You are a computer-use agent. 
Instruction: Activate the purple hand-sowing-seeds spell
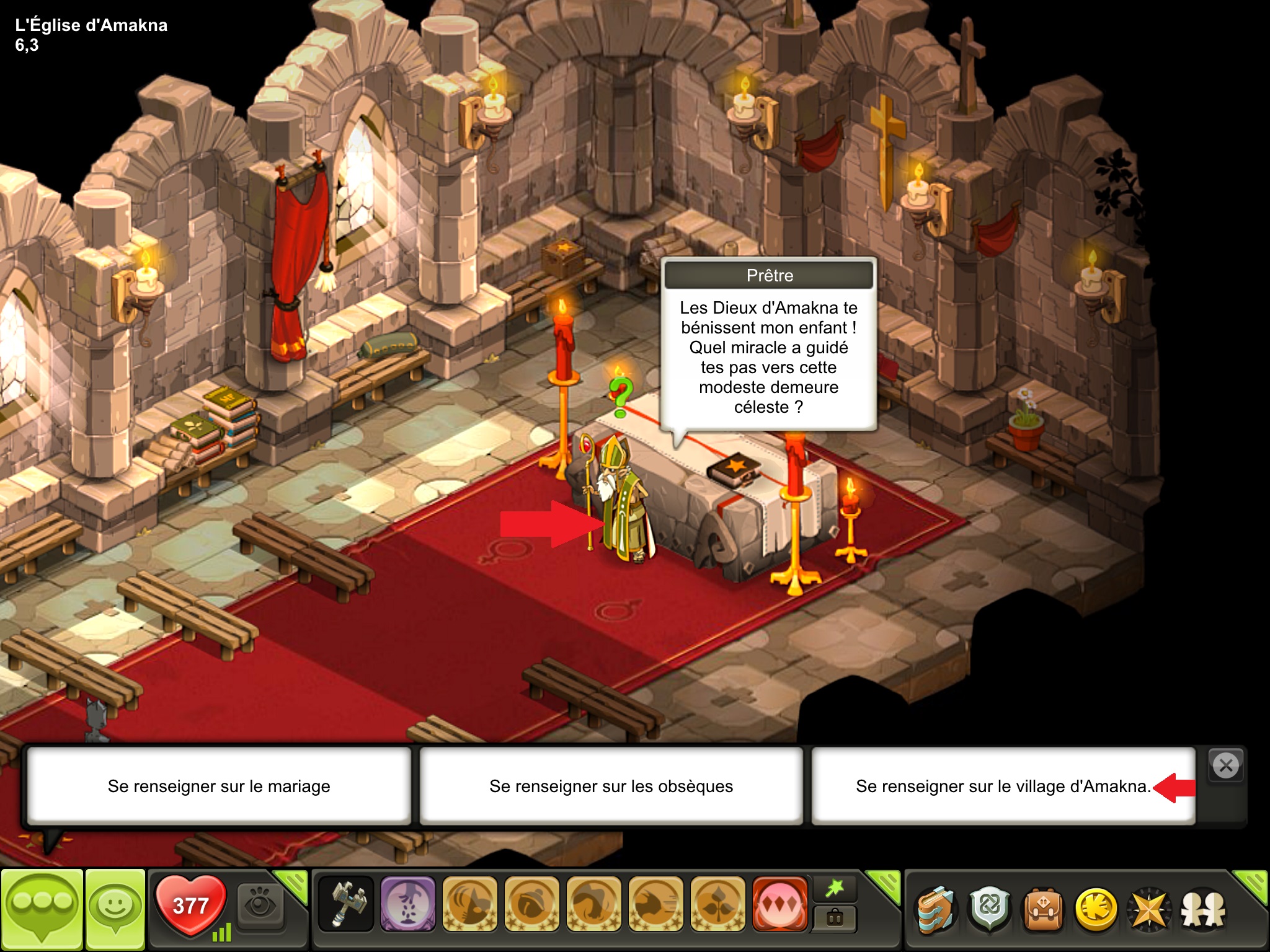tap(407, 904)
